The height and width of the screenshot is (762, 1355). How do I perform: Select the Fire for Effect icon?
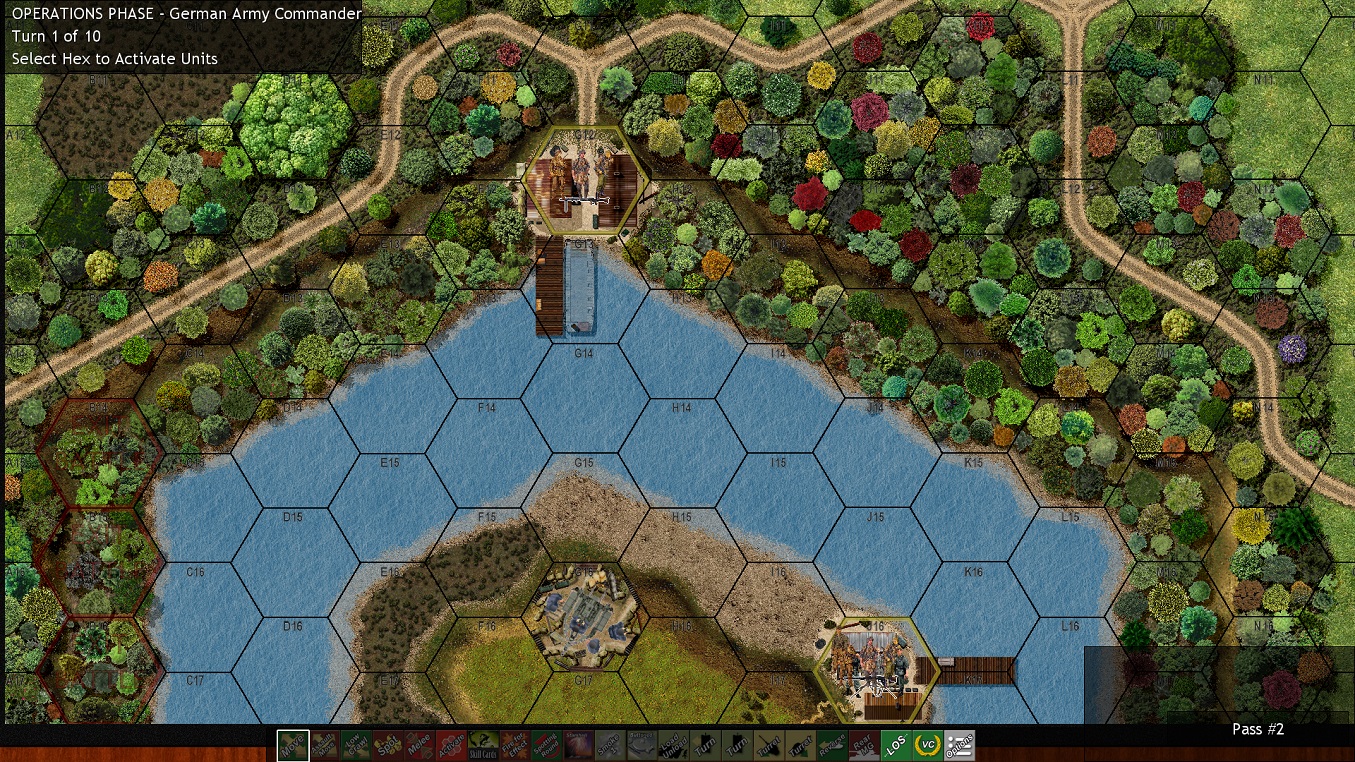(x=513, y=745)
